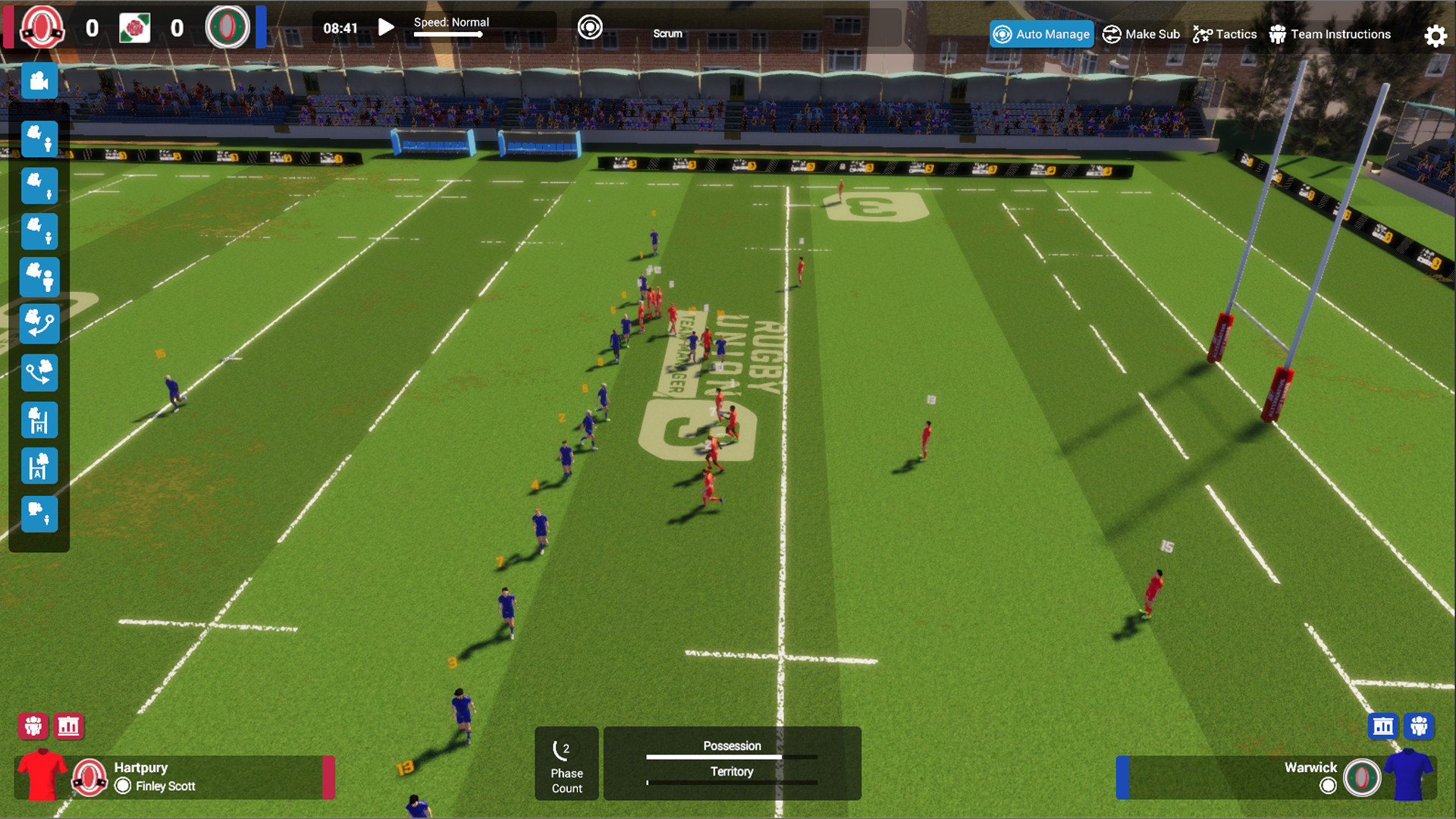
Task: Click the Scrum indicator icon at top center
Action: 590,27
